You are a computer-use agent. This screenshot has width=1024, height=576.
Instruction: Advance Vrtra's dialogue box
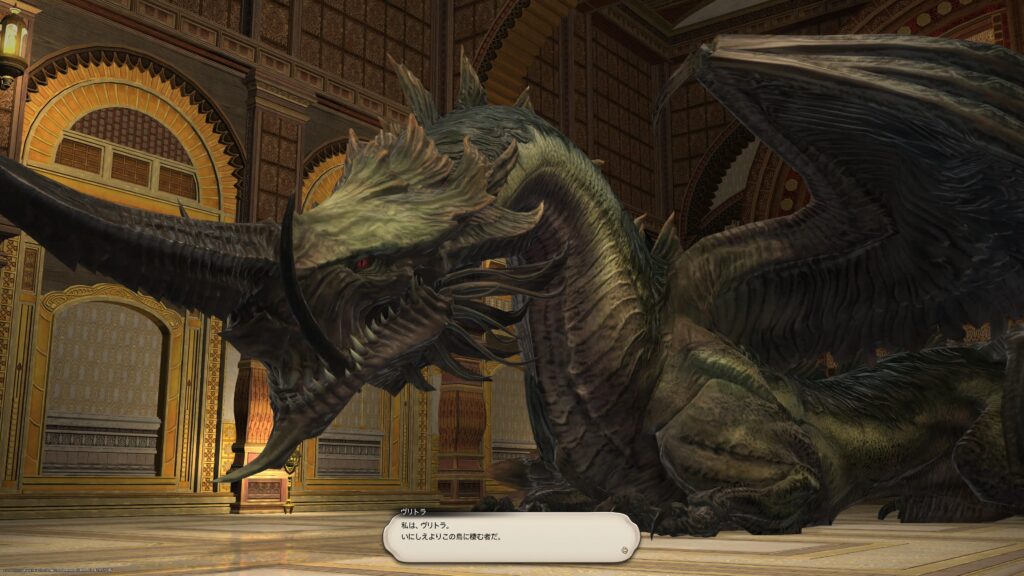(x=510, y=536)
